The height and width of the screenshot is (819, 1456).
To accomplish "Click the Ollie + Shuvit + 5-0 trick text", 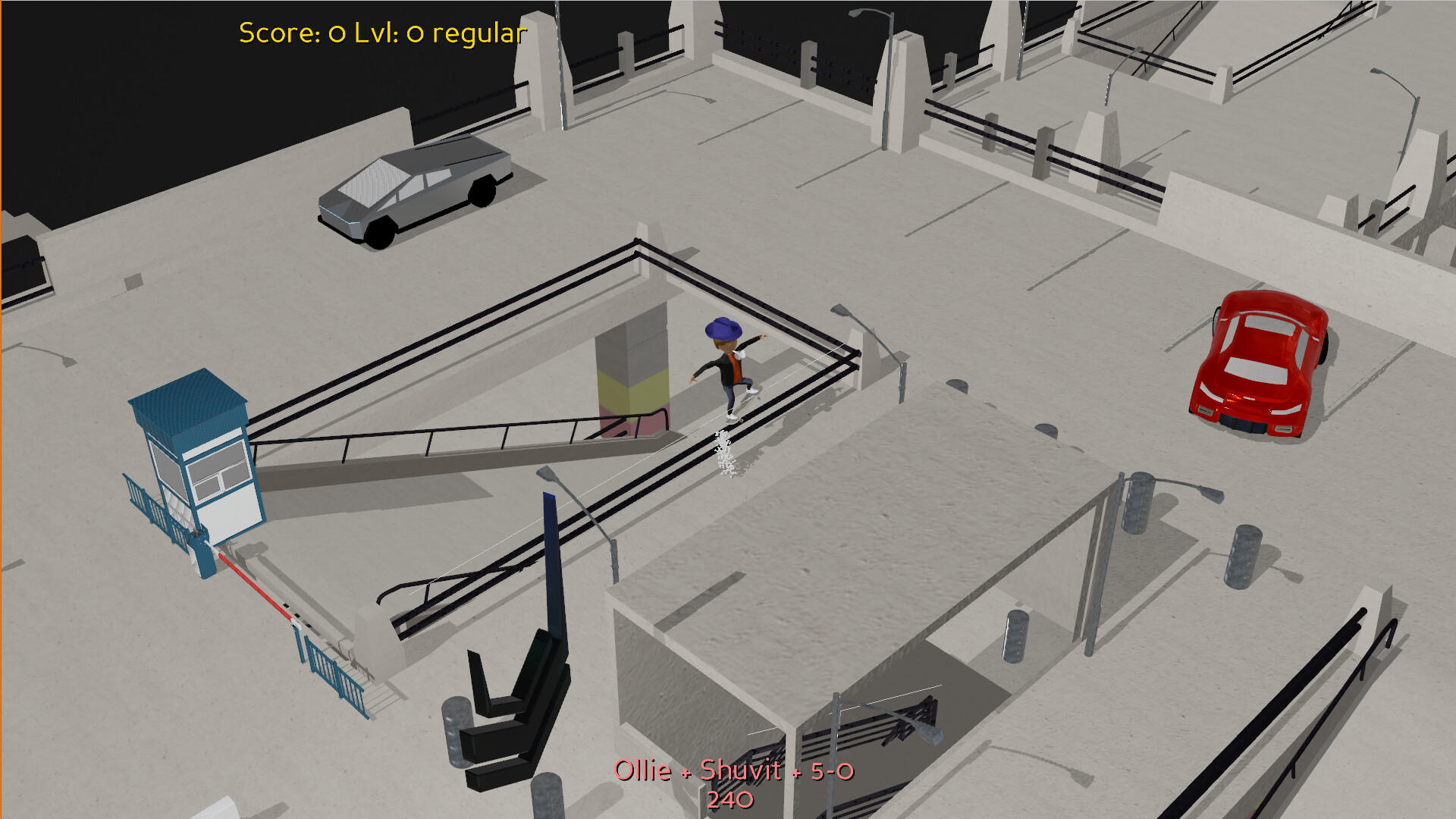I will click(734, 770).
